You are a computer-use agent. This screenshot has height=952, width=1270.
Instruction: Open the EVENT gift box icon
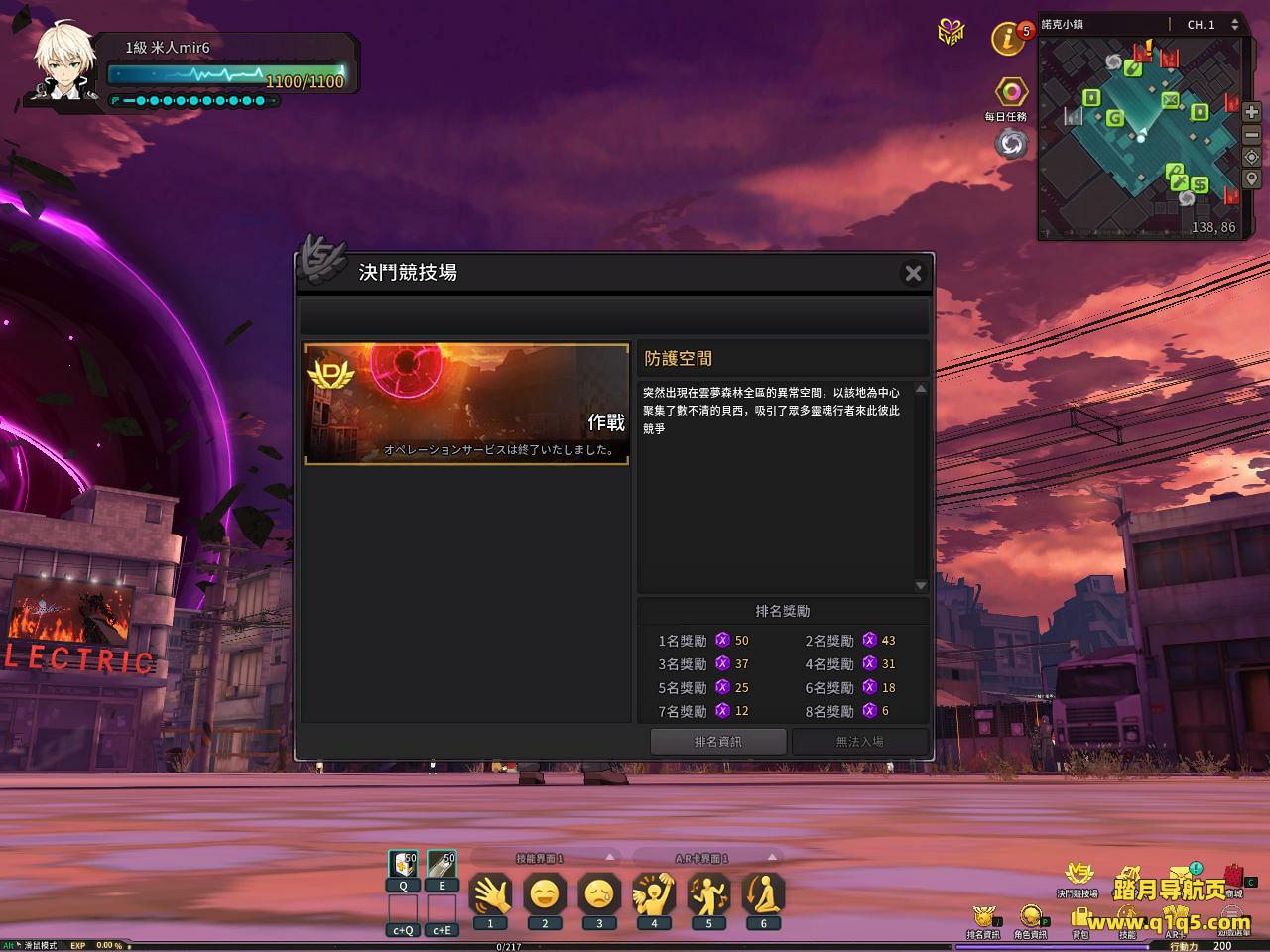(951, 32)
